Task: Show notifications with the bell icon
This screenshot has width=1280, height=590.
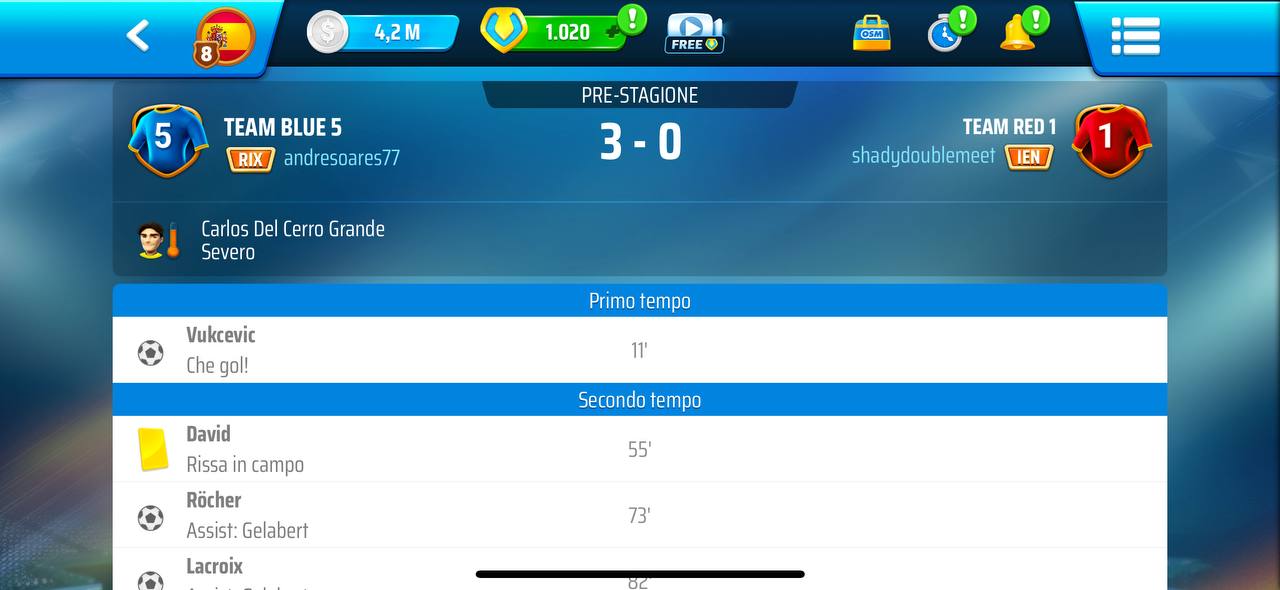Action: (1019, 33)
